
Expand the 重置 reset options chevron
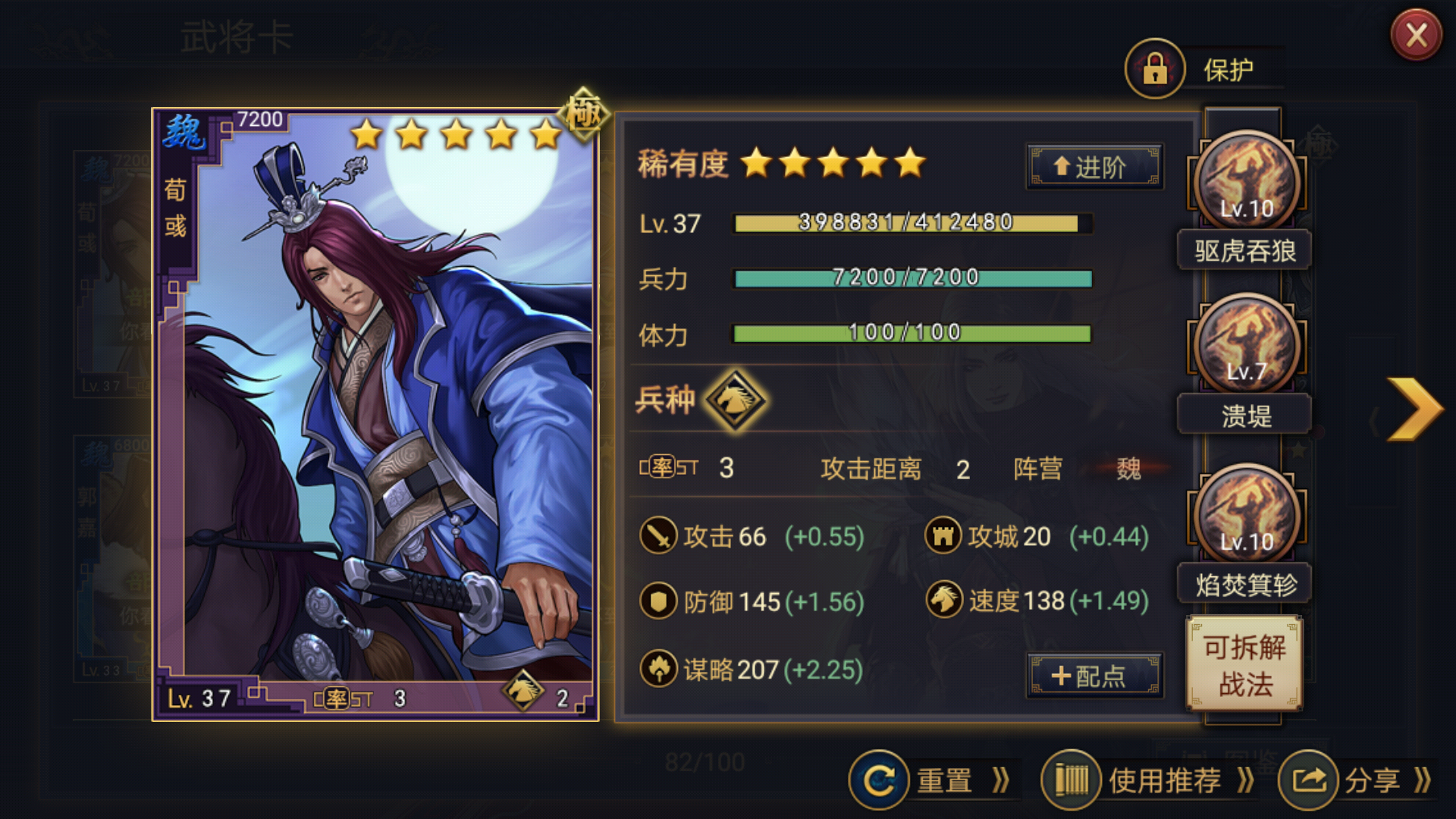pos(1001,780)
